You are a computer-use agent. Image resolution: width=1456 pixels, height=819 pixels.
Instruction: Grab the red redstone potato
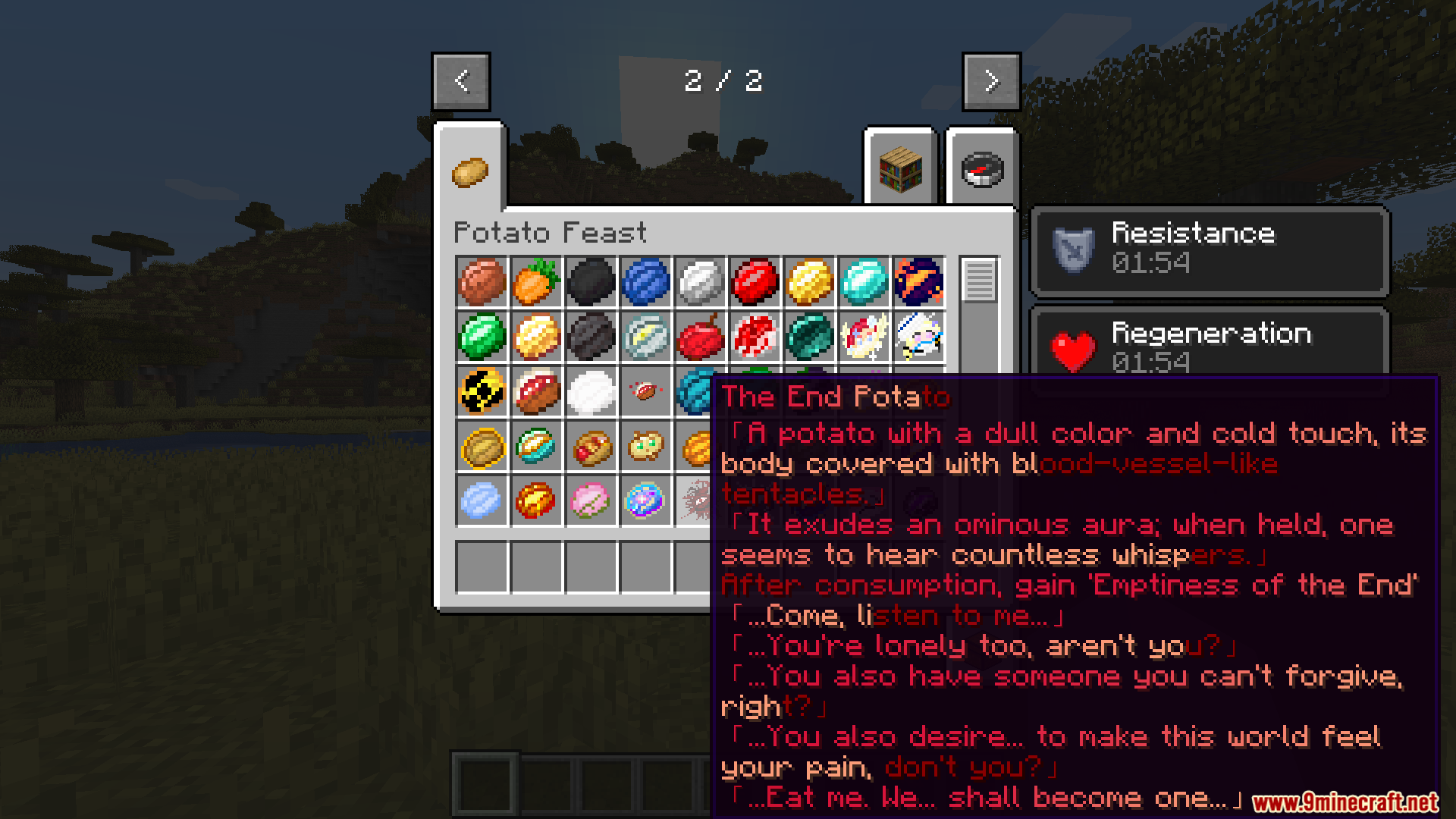755,281
